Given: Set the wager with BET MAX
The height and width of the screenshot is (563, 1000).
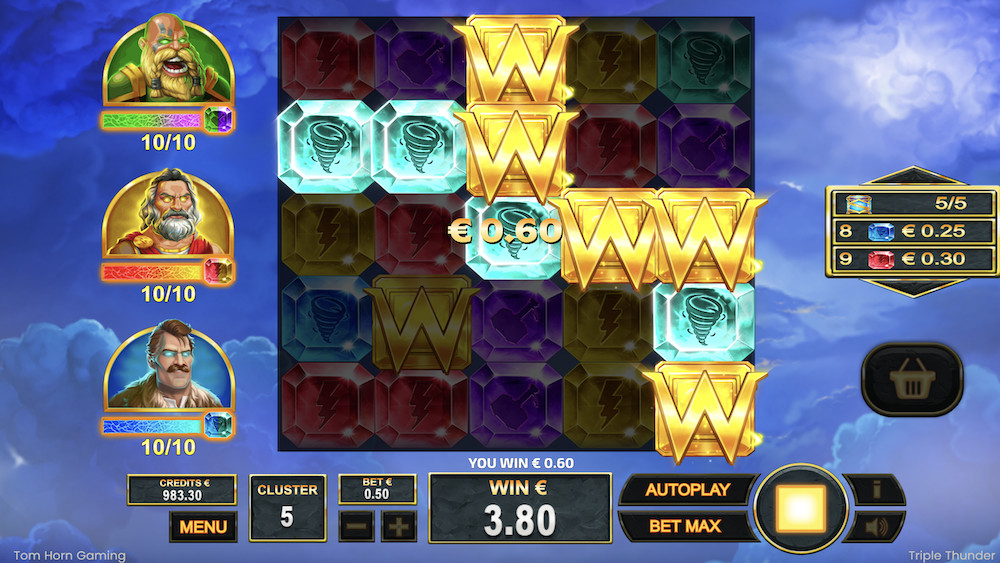Looking at the screenshot, I should point(686,525).
